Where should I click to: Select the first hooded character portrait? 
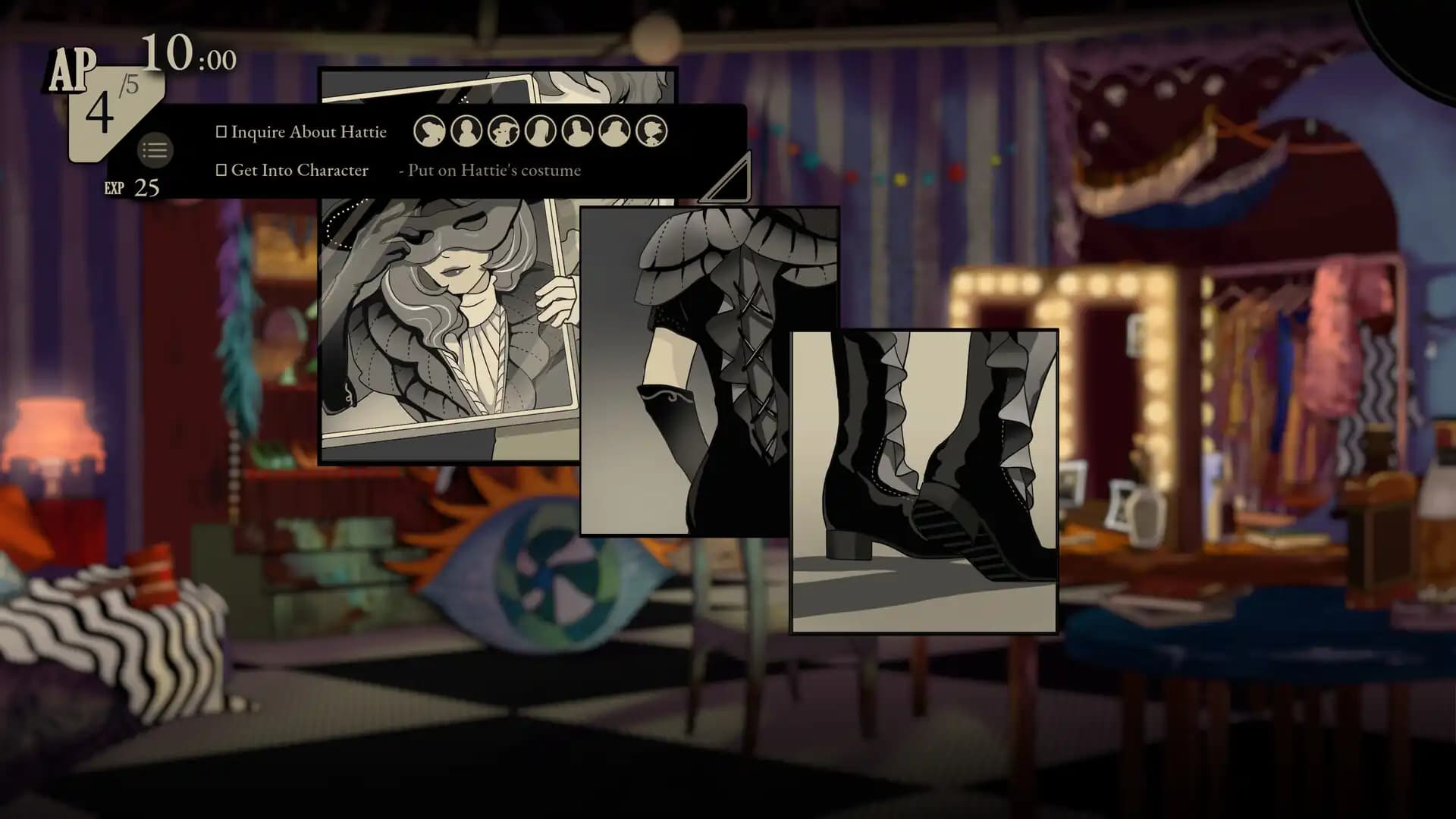430,130
